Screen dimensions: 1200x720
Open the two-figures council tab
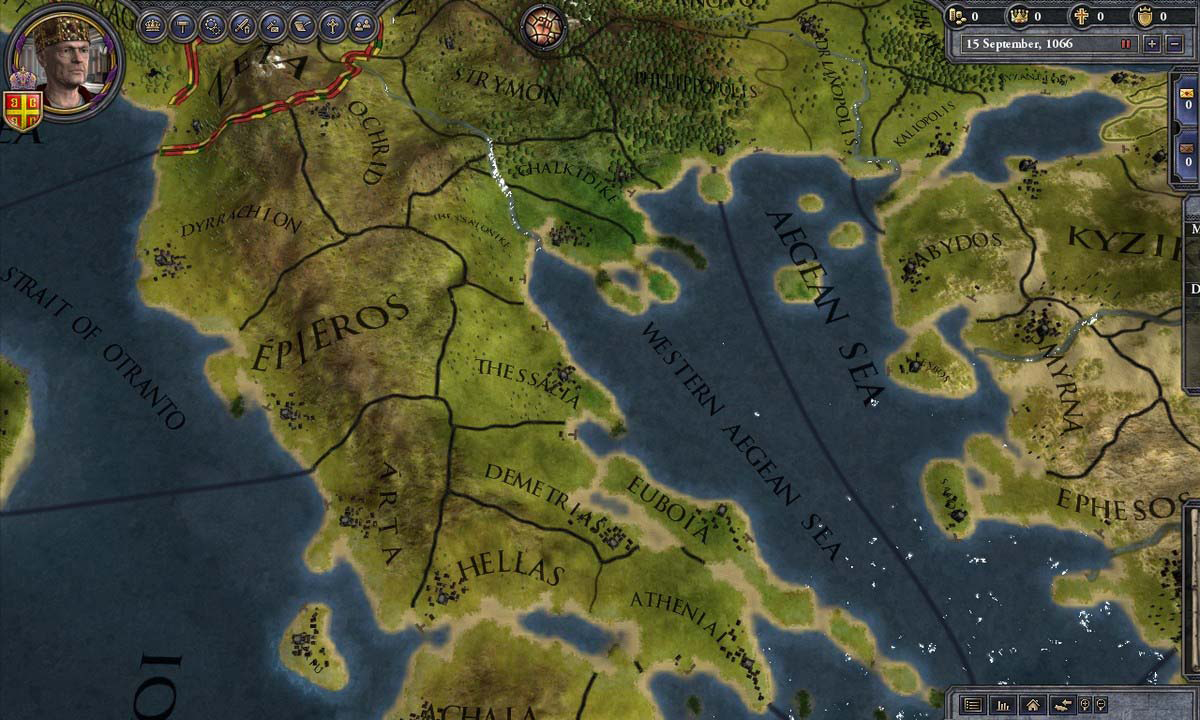tap(362, 26)
